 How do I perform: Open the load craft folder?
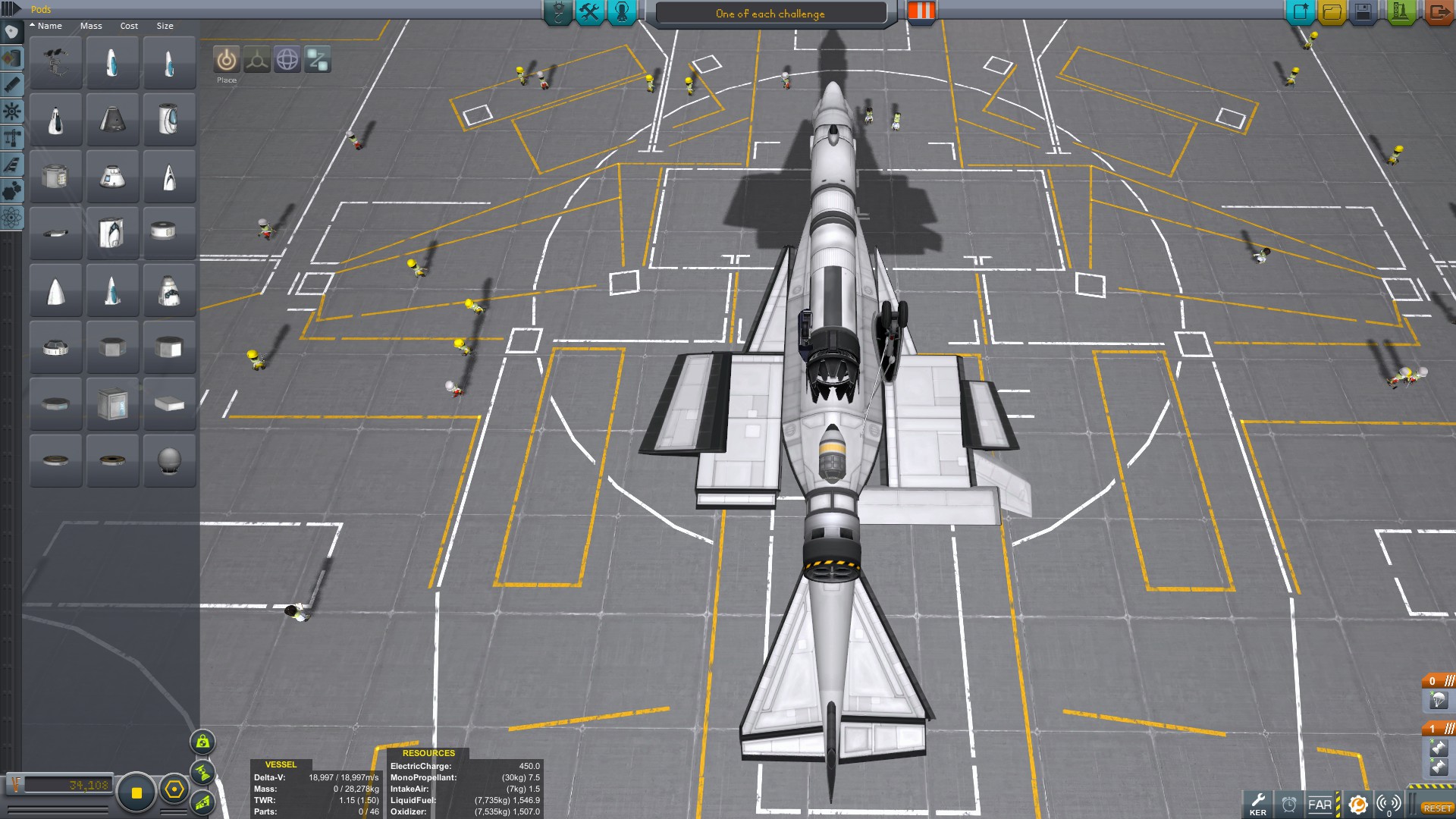(x=1332, y=12)
